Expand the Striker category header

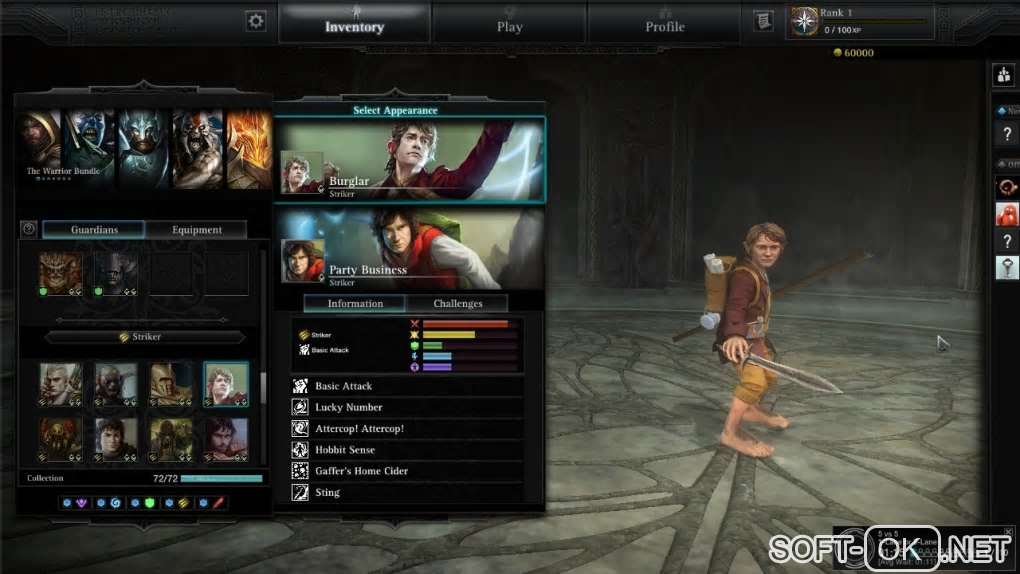click(x=145, y=337)
